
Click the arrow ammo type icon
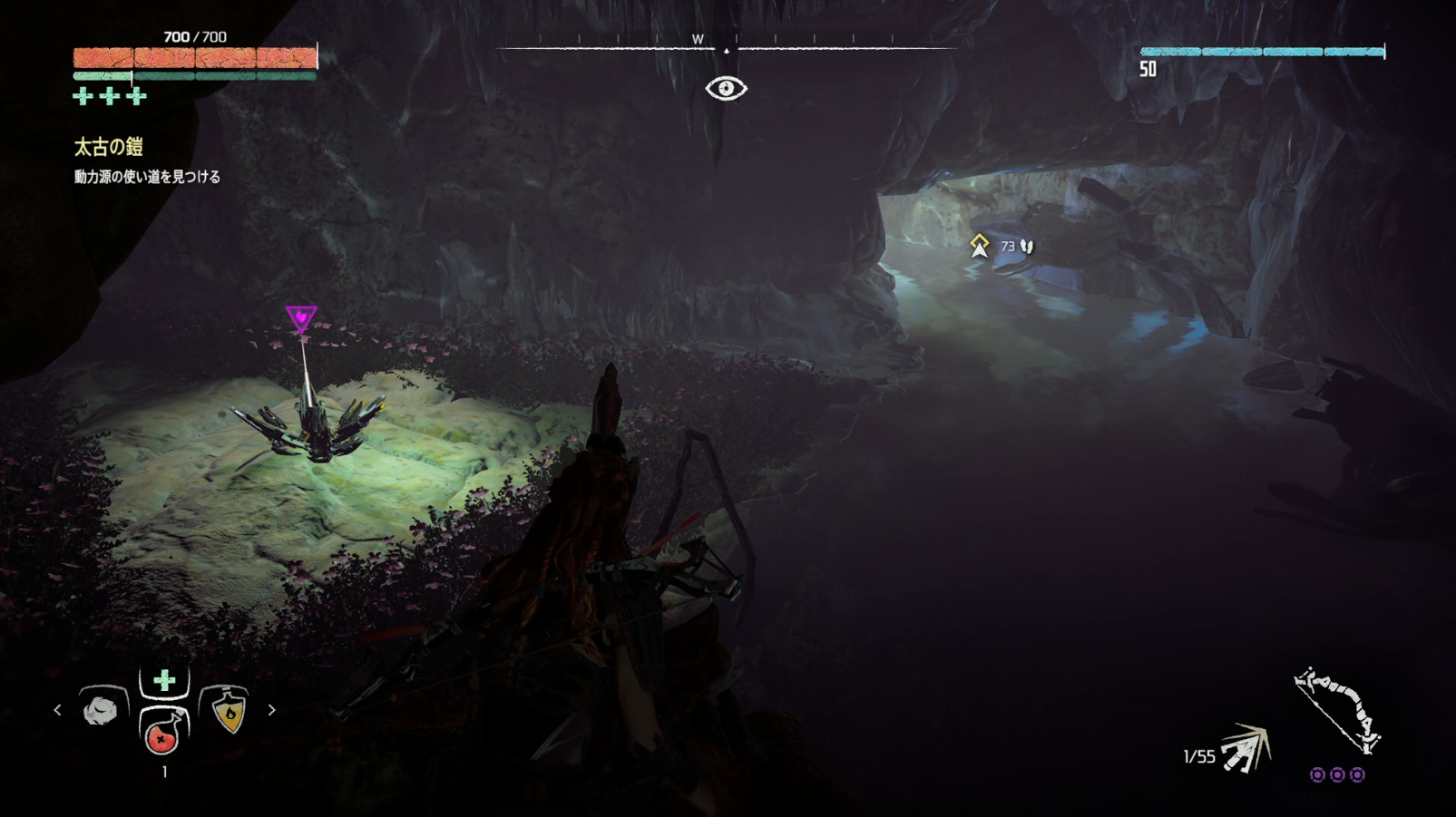click(1244, 749)
